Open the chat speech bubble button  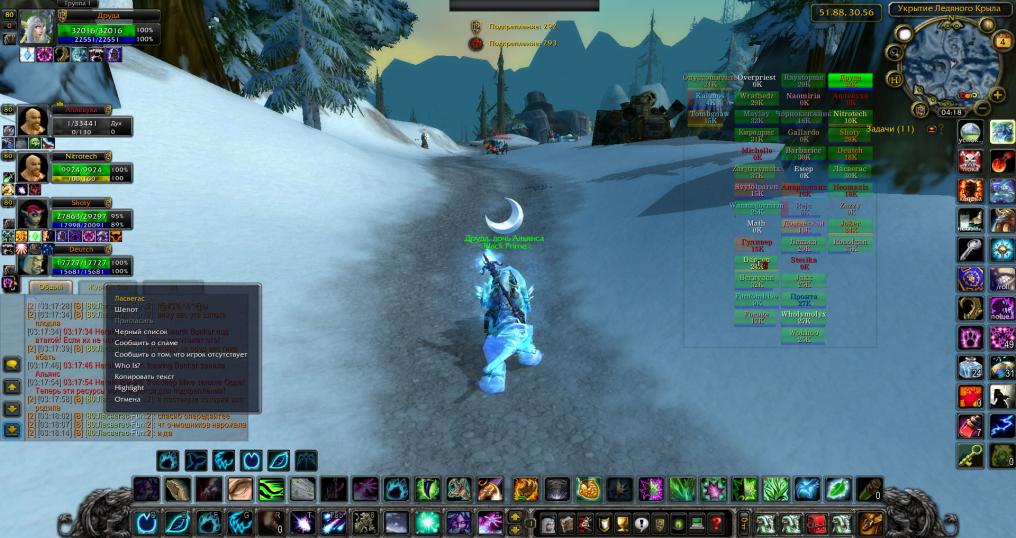pos(12,364)
